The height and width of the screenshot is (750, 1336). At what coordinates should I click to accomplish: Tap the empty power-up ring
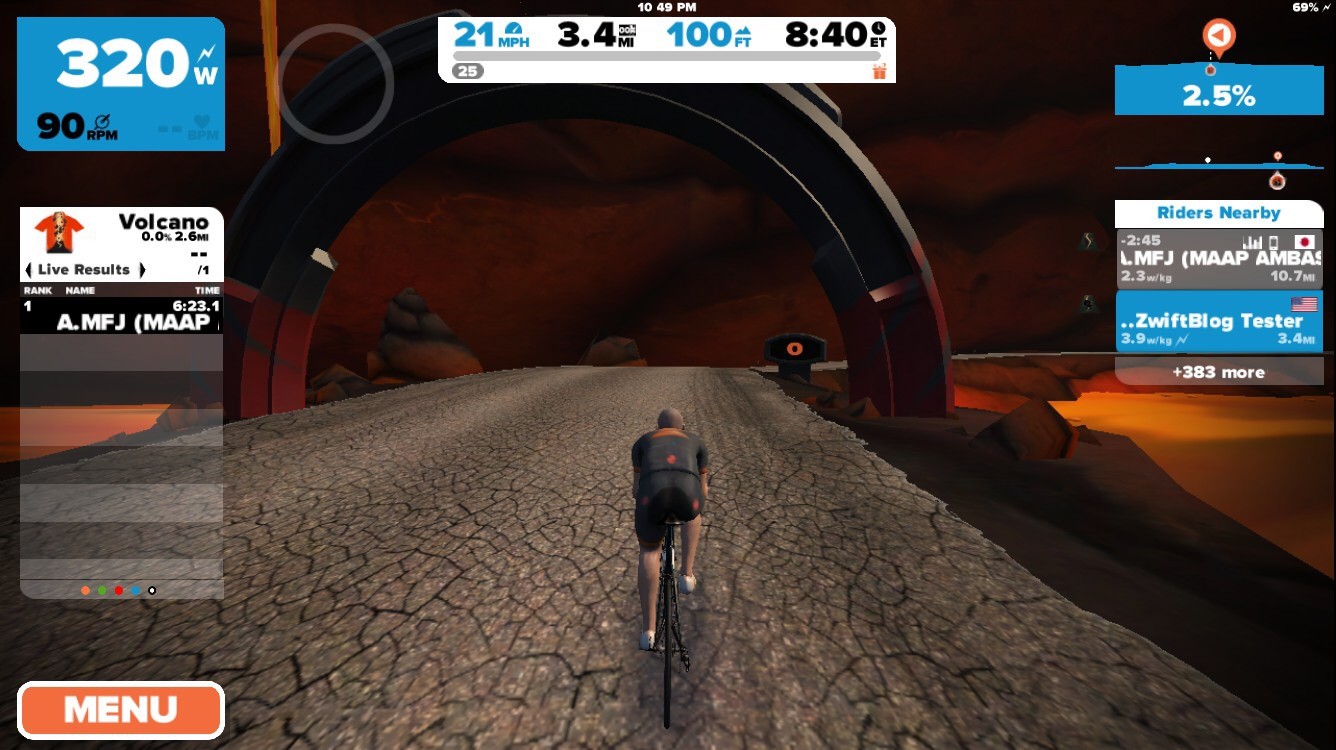coord(334,83)
